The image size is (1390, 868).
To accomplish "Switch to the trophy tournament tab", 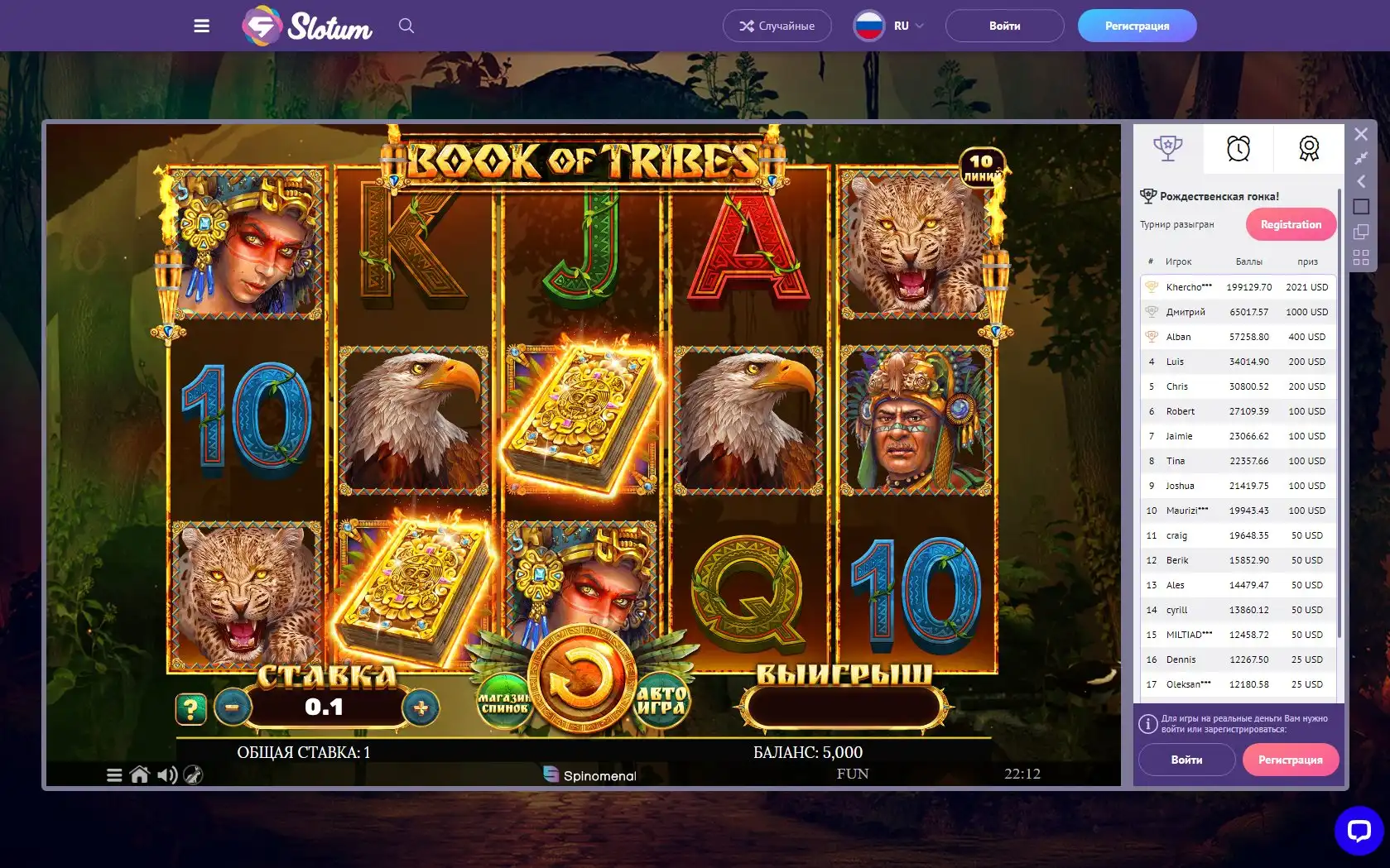I will 1167,149.
